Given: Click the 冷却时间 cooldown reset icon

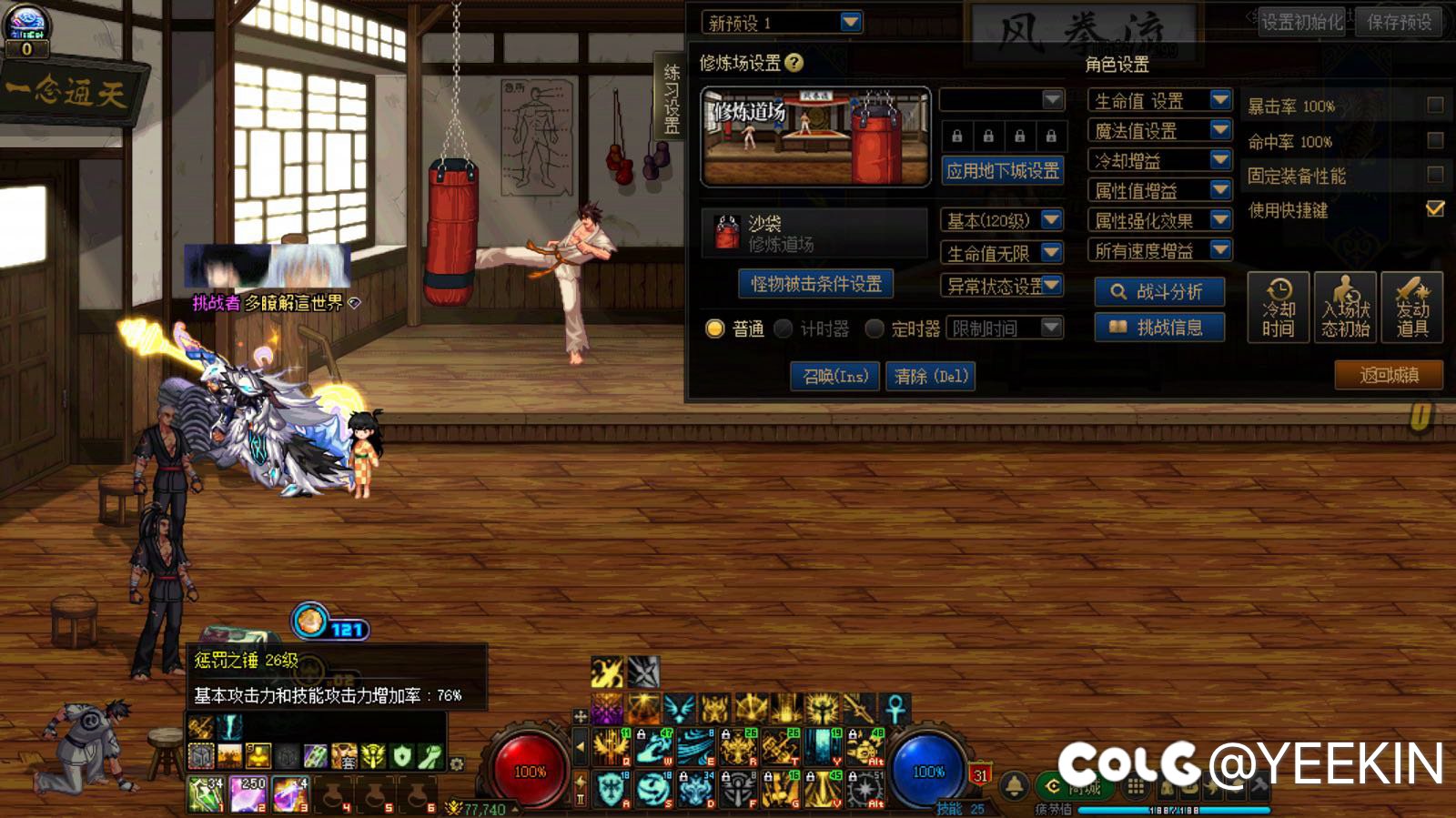Looking at the screenshot, I should coord(1278,309).
